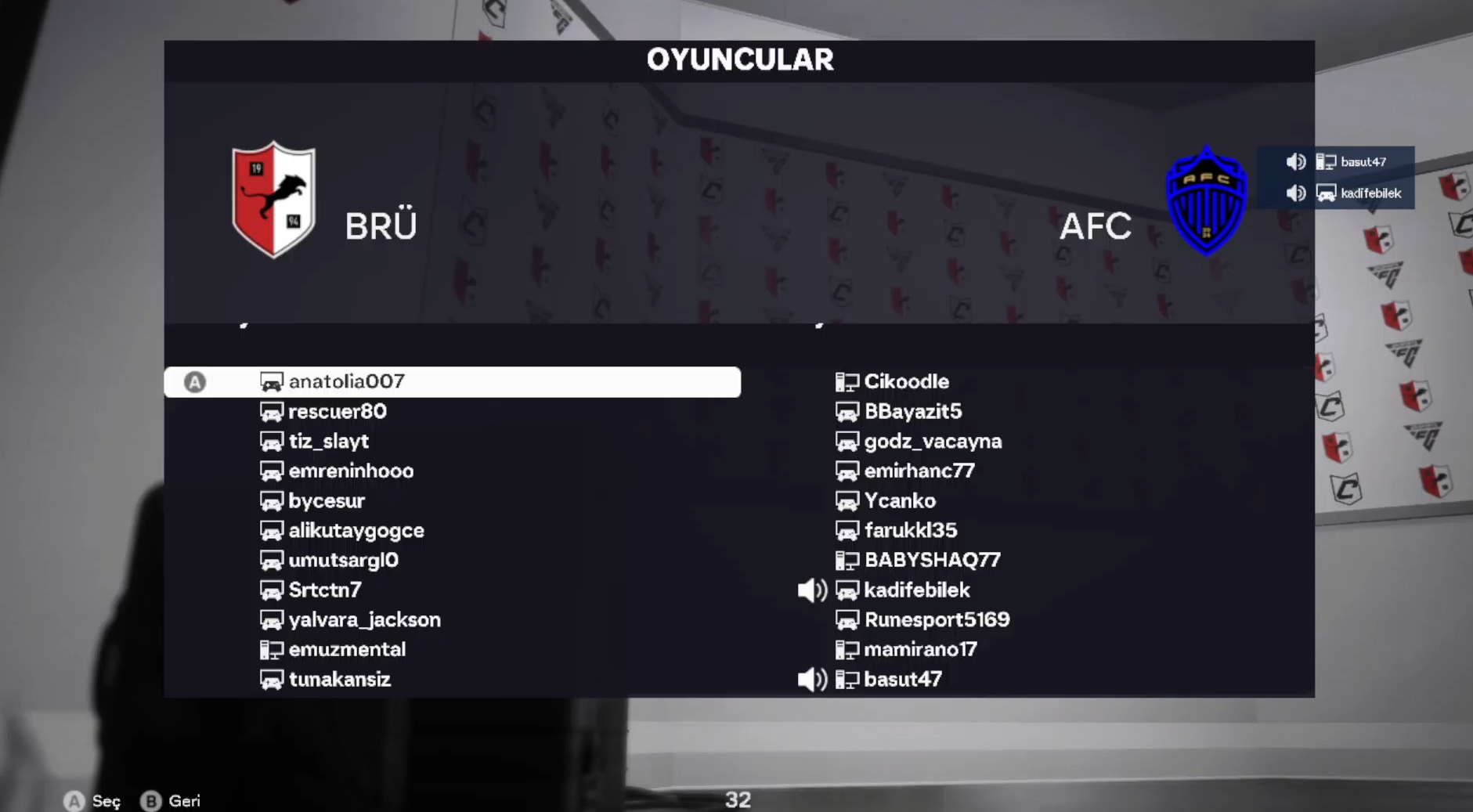The width and height of the screenshot is (1473, 812).
Task: Select the Srtctn7 player entry
Action: pyautogui.click(x=325, y=590)
